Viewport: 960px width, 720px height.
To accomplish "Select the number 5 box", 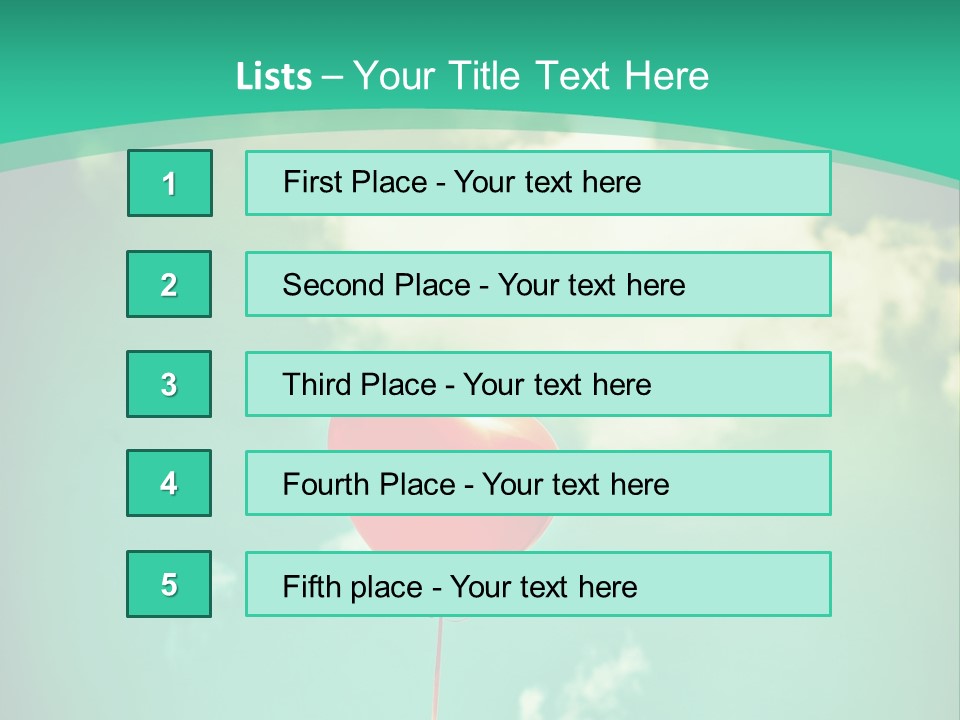I will [169, 584].
